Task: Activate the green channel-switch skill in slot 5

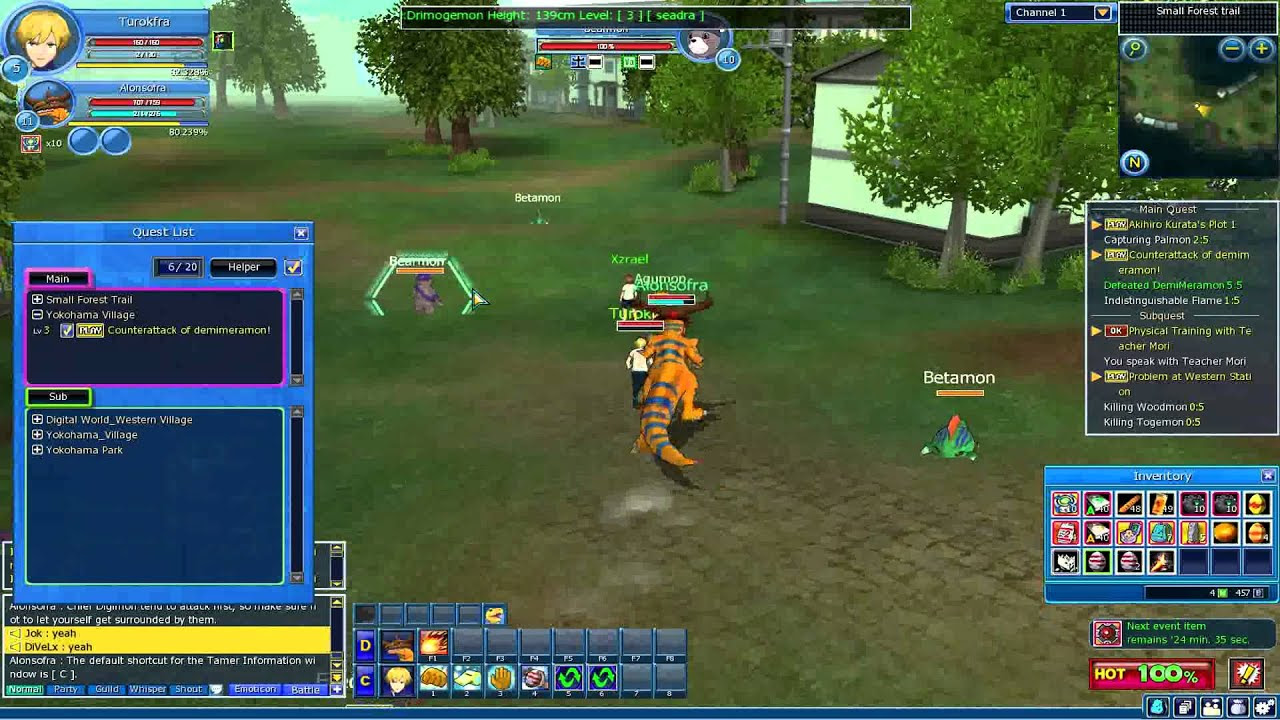Action: 568,679
